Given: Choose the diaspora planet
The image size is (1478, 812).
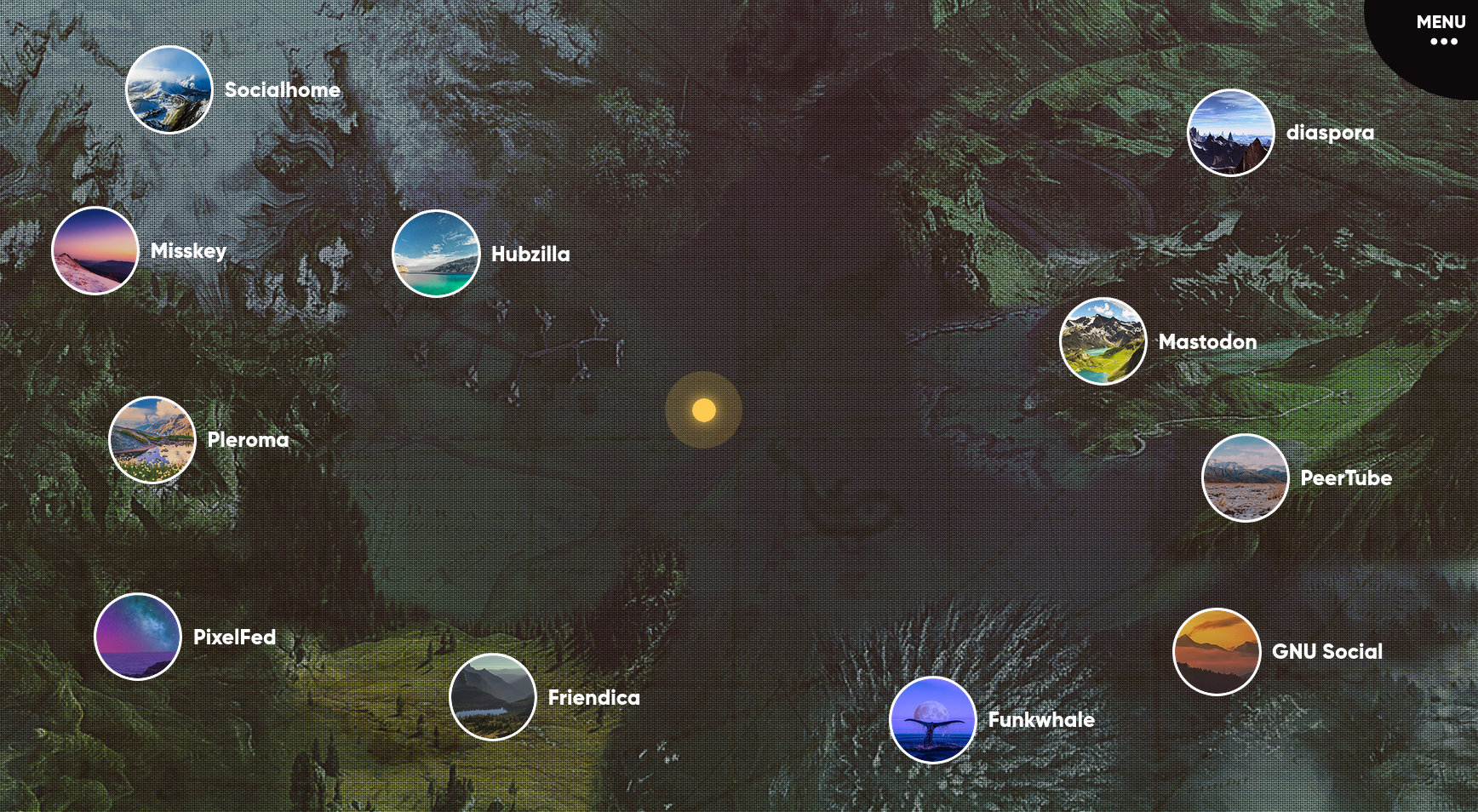Looking at the screenshot, I should (x=1230, y=133).
